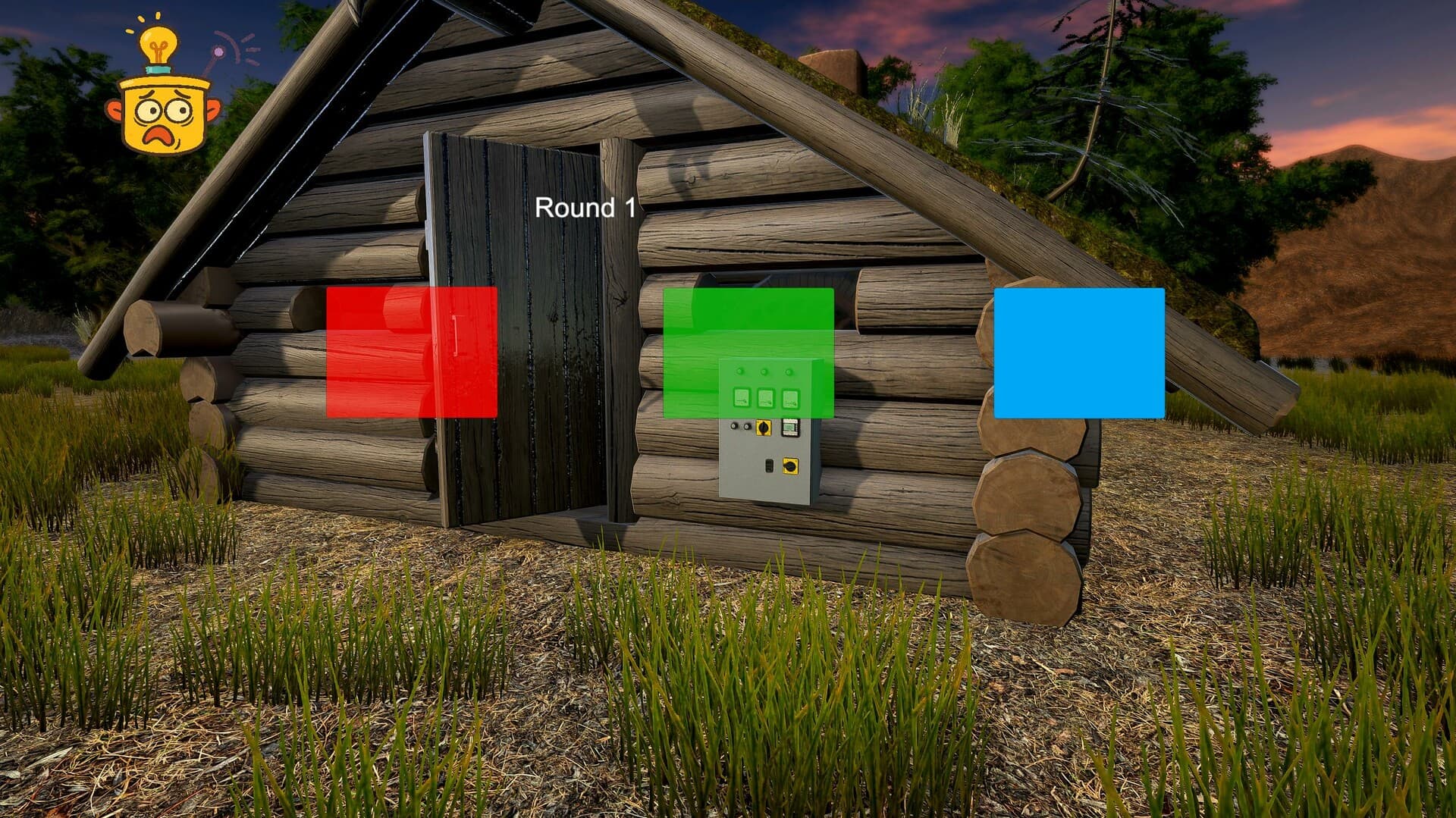Viewport: 1456px width, 818px height.
Task: Turn the lower yellow rotary switch
Action: (x=790, y=466)
